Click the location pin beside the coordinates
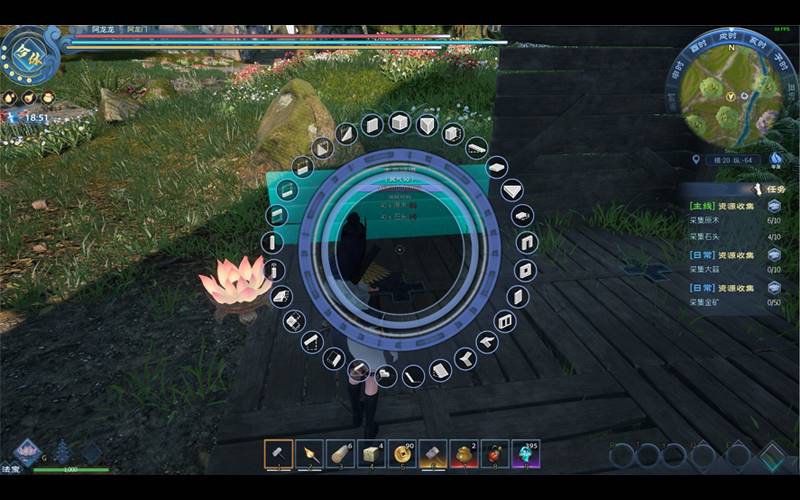800x500 pixels. tap(696, 159)
